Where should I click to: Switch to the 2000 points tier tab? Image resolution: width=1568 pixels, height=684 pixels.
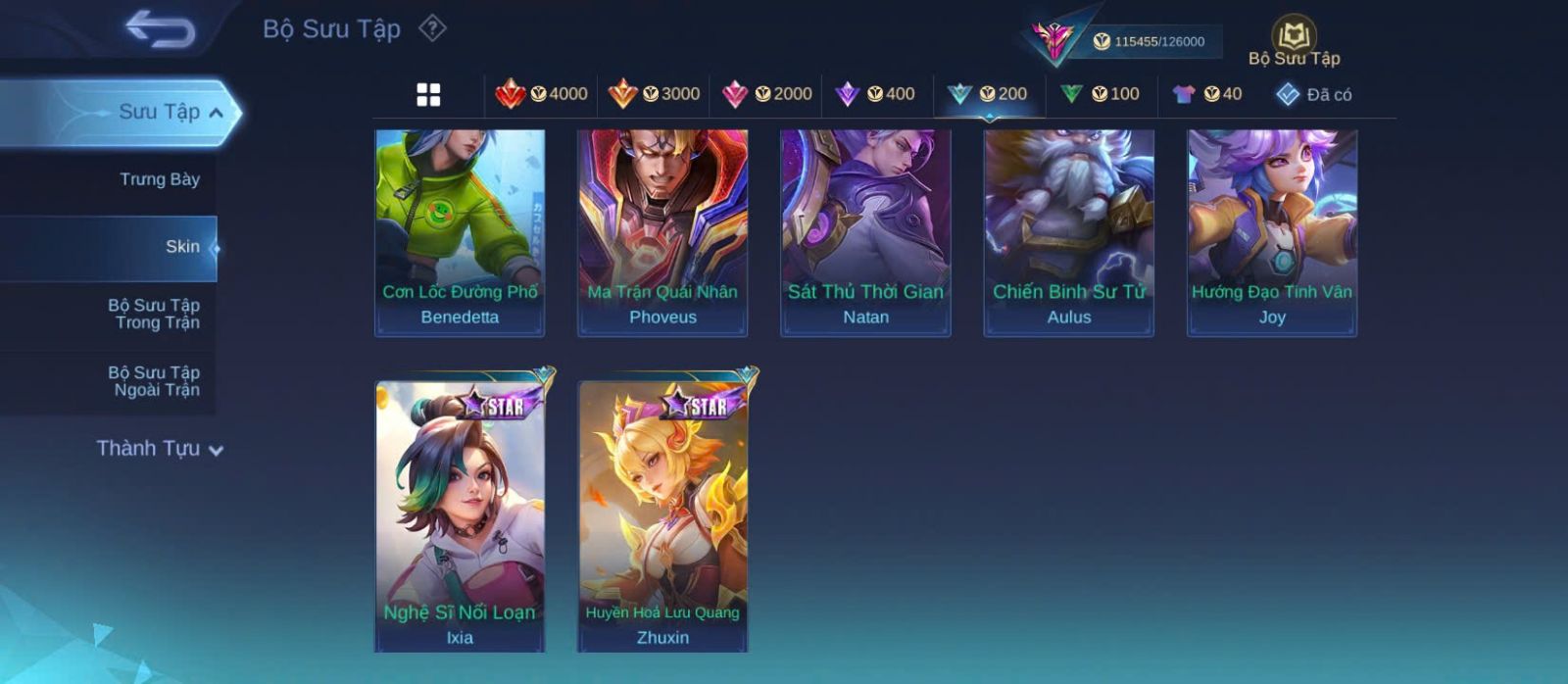766,94
